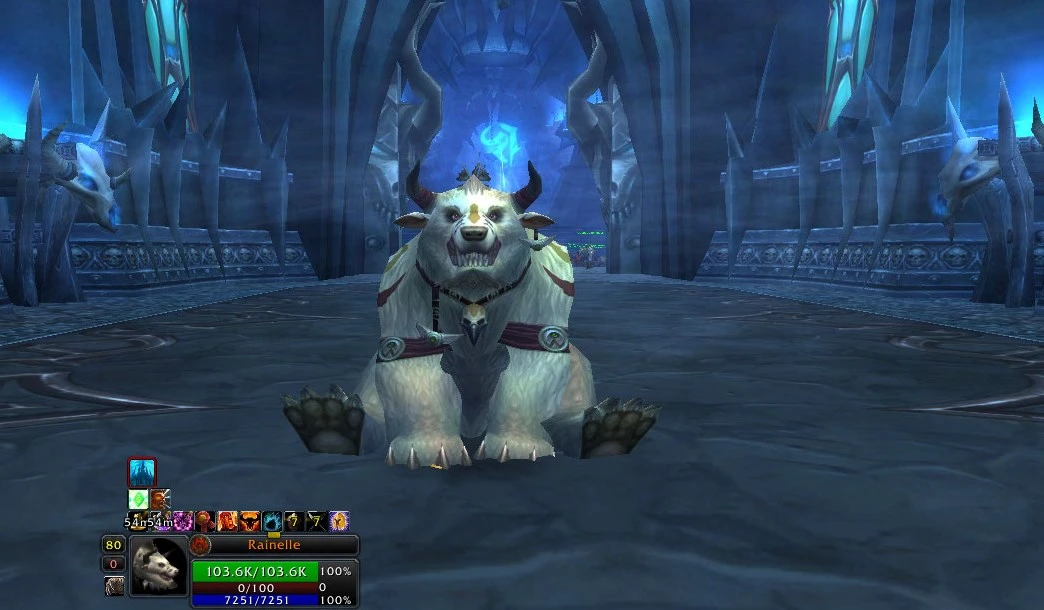Click the bear form icon below the level

point(115,586)
